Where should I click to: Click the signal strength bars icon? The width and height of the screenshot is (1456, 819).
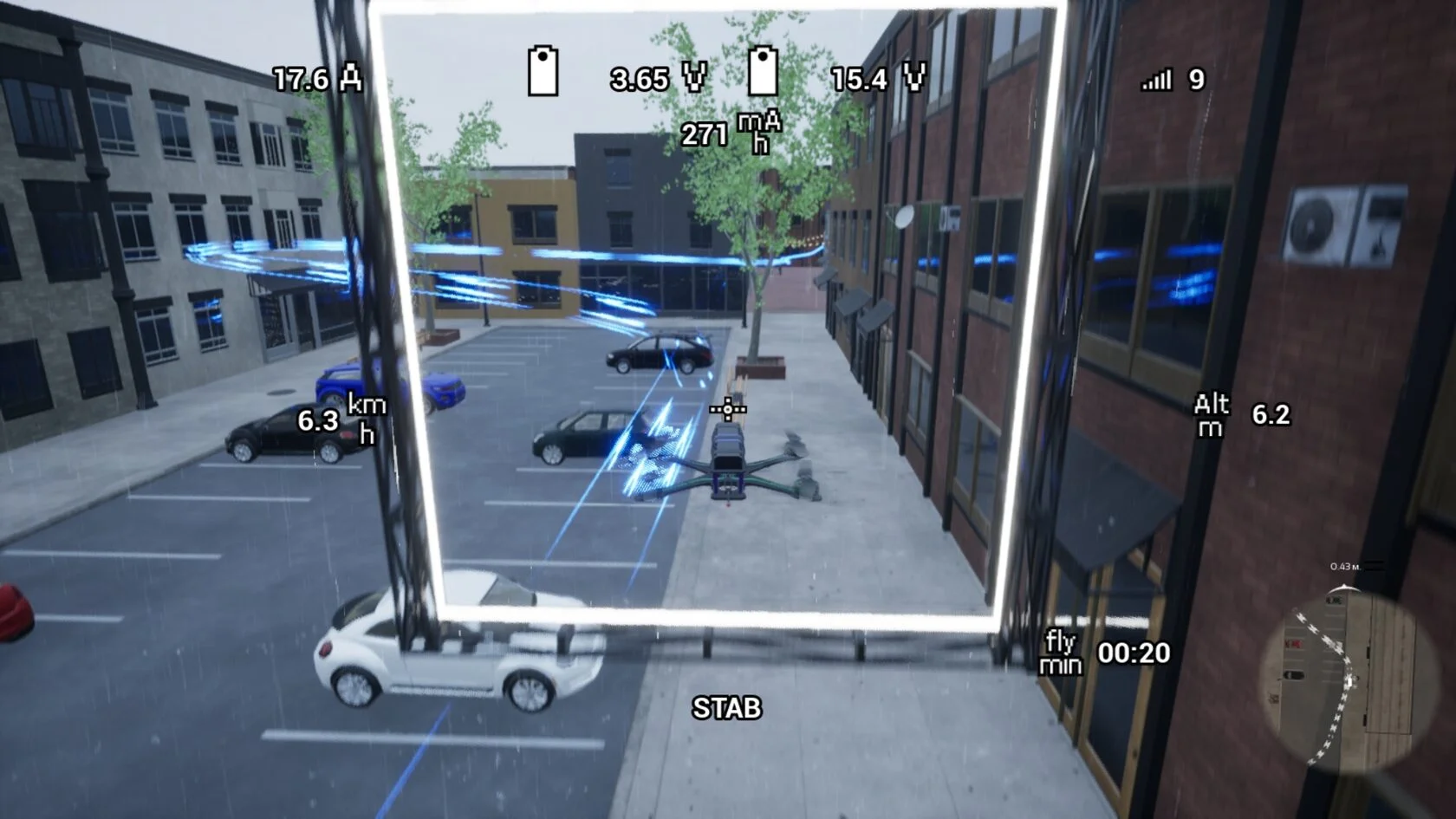click(1156, 81)
